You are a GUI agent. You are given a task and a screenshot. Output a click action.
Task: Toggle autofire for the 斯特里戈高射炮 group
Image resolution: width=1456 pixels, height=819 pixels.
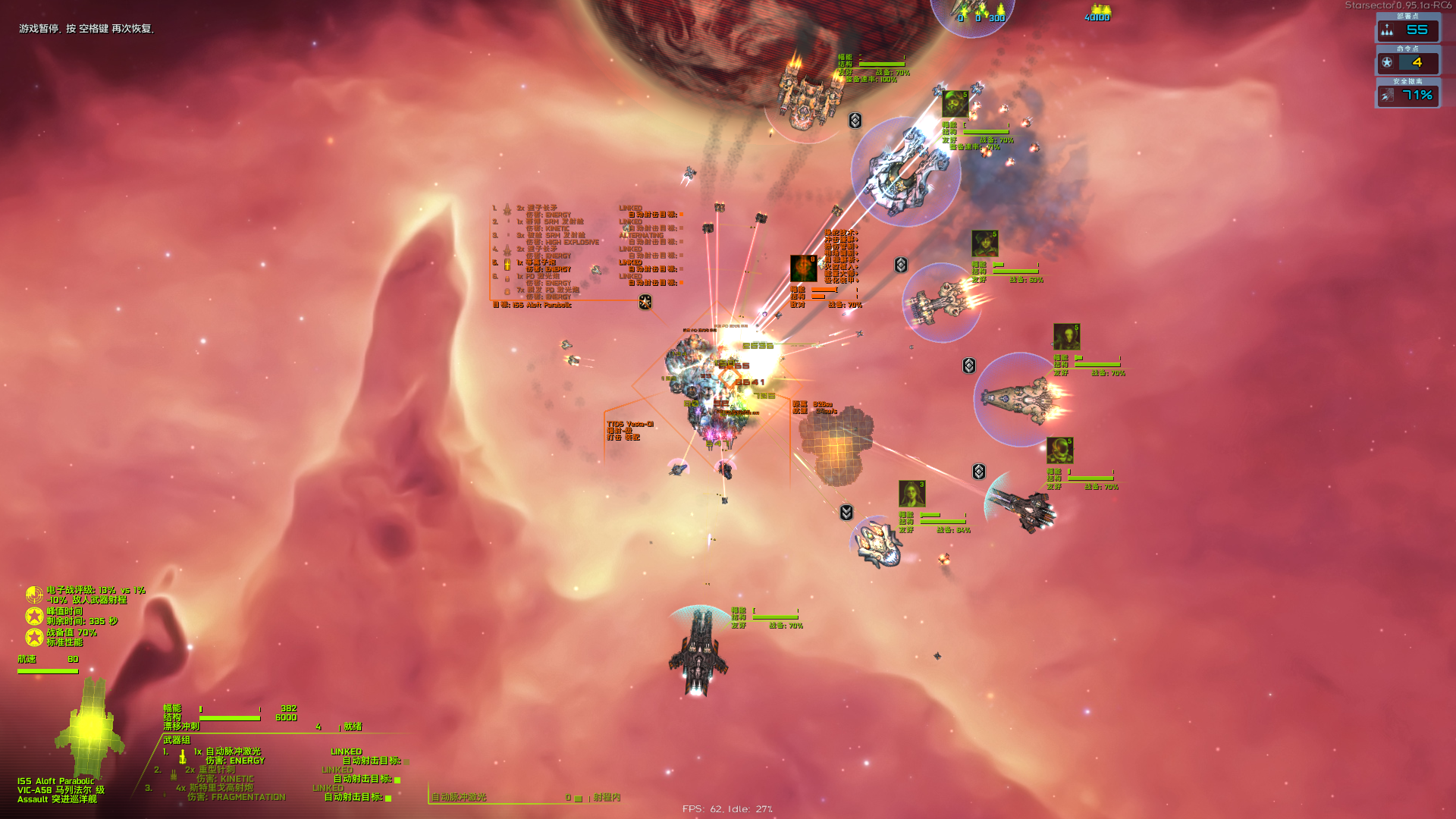[388, 799]
